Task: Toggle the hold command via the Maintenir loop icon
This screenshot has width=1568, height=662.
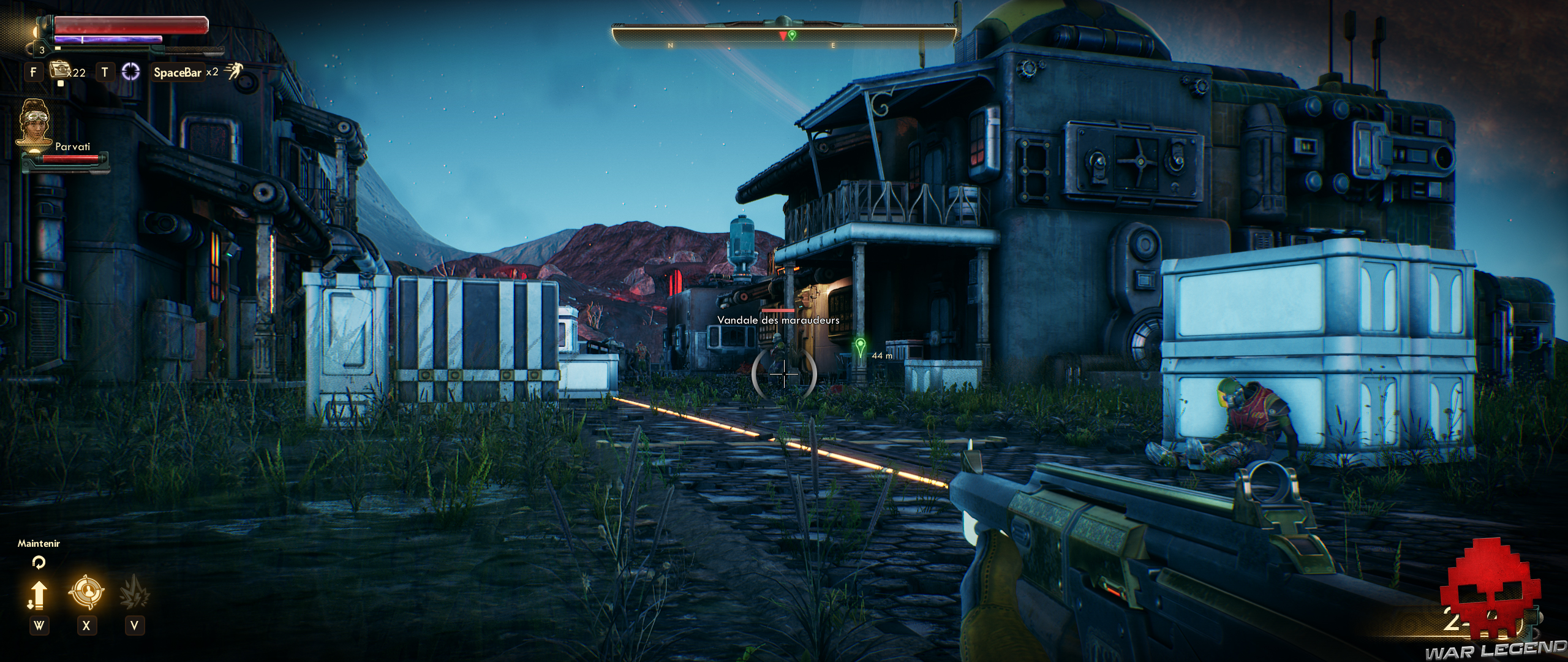Action: [x=39, y=563]
